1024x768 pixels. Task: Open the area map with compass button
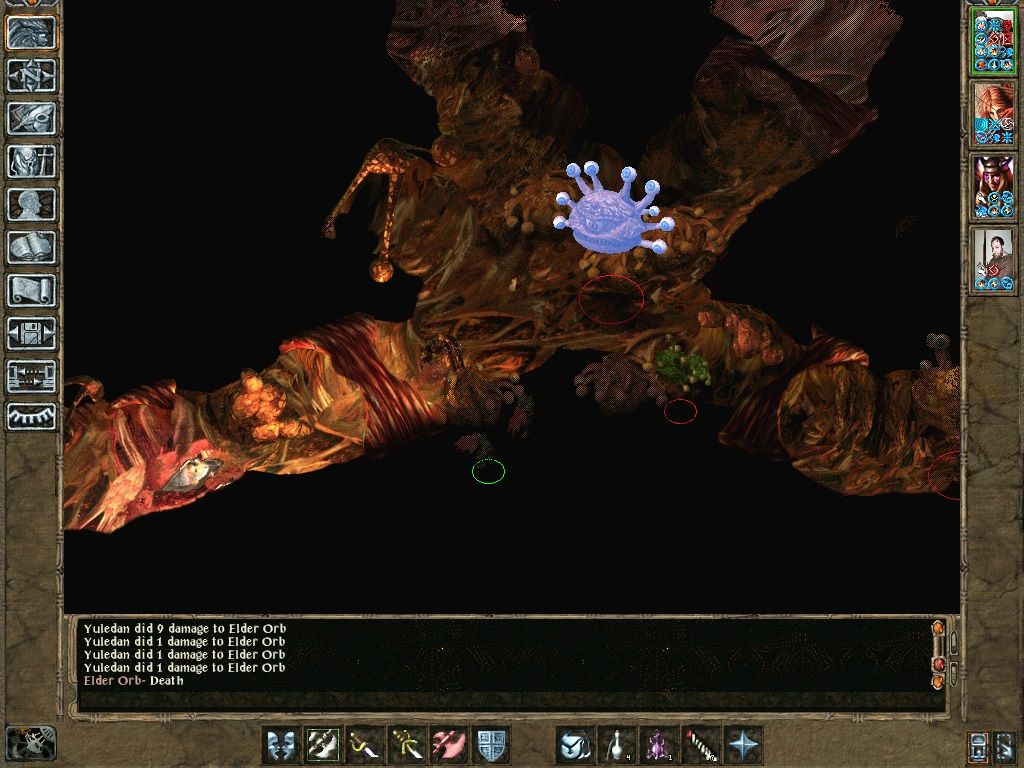[31, 75]
